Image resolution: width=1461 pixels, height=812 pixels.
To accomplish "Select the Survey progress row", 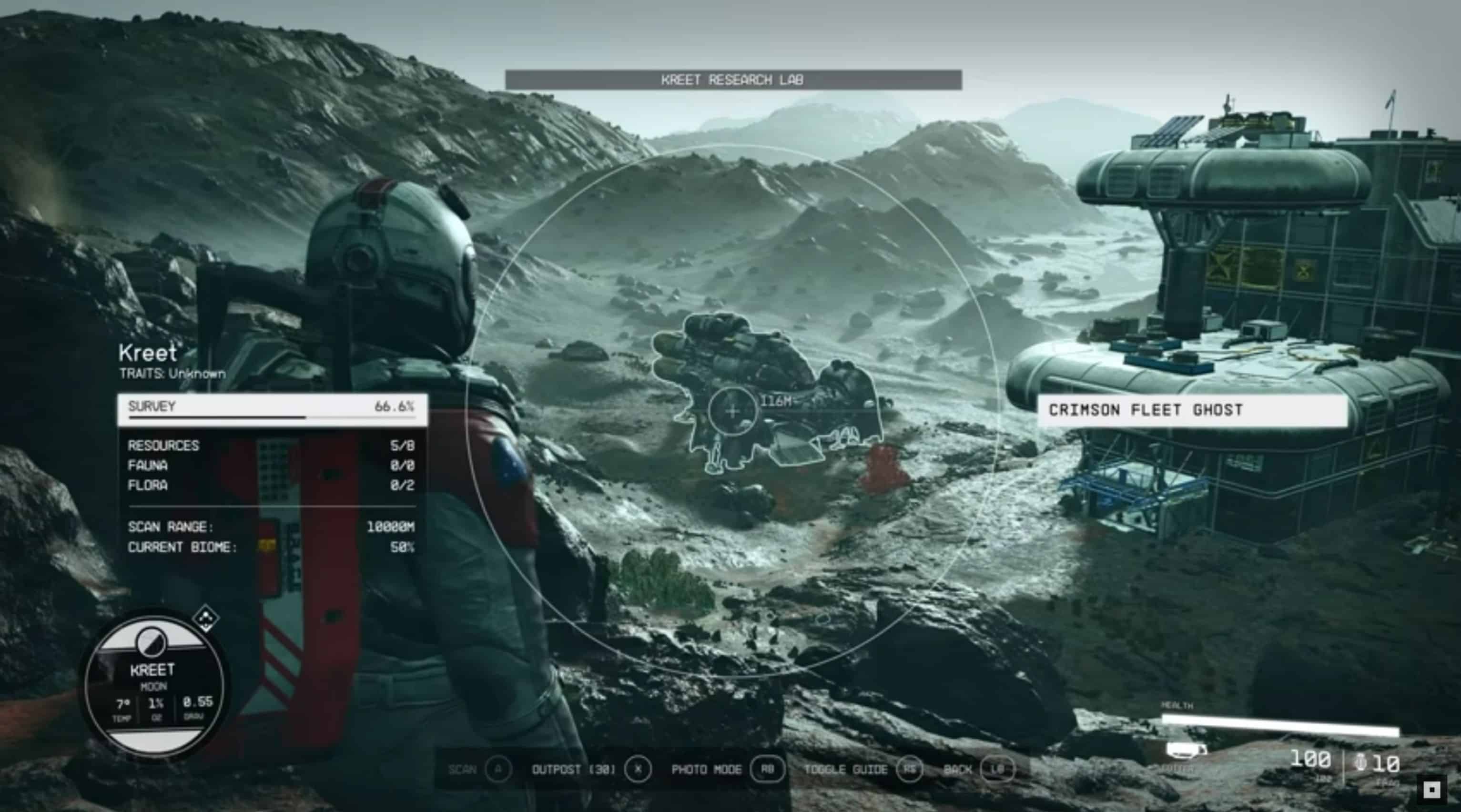I will (272, 409).
